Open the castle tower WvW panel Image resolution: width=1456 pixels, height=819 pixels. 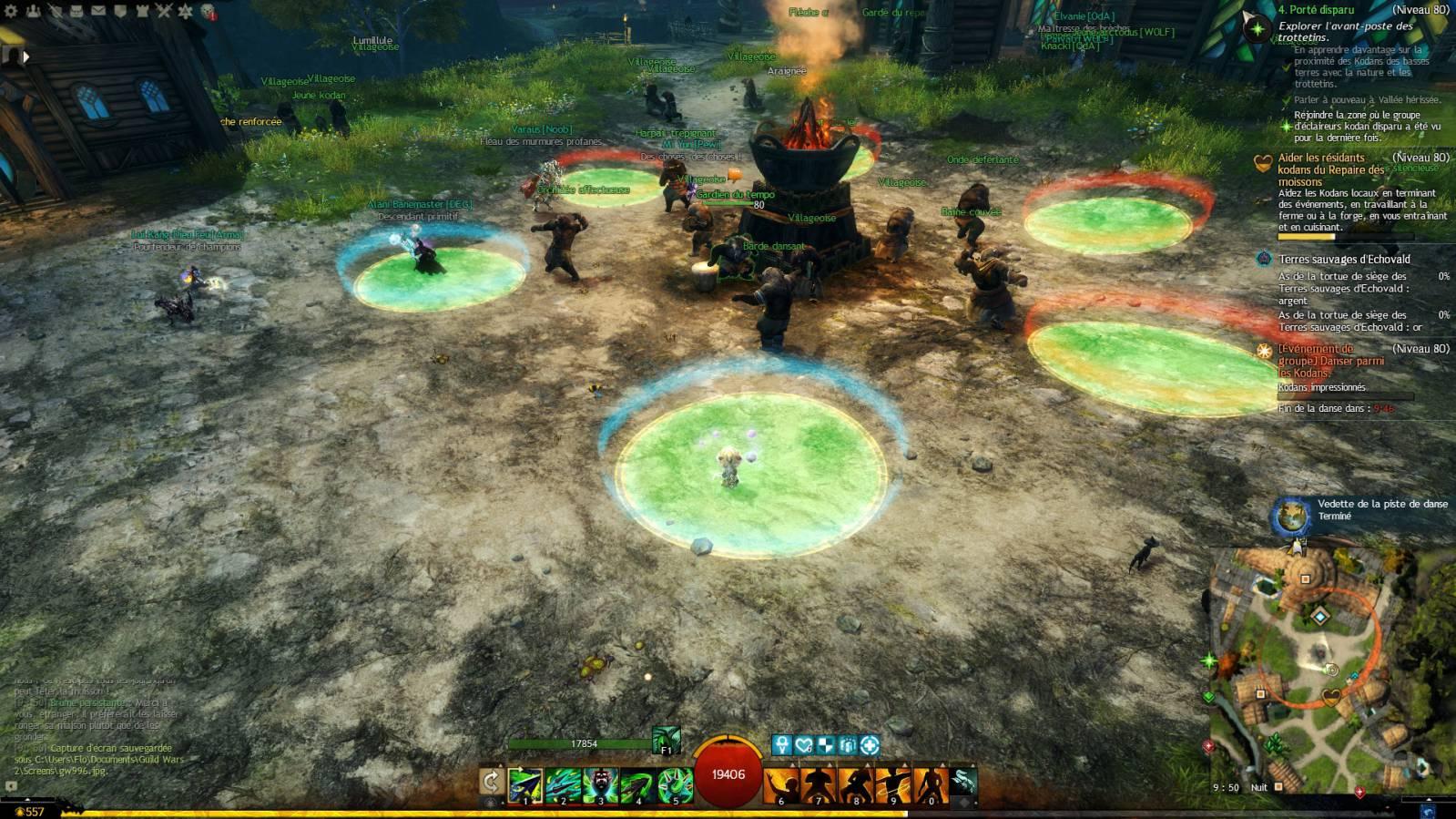142,12
